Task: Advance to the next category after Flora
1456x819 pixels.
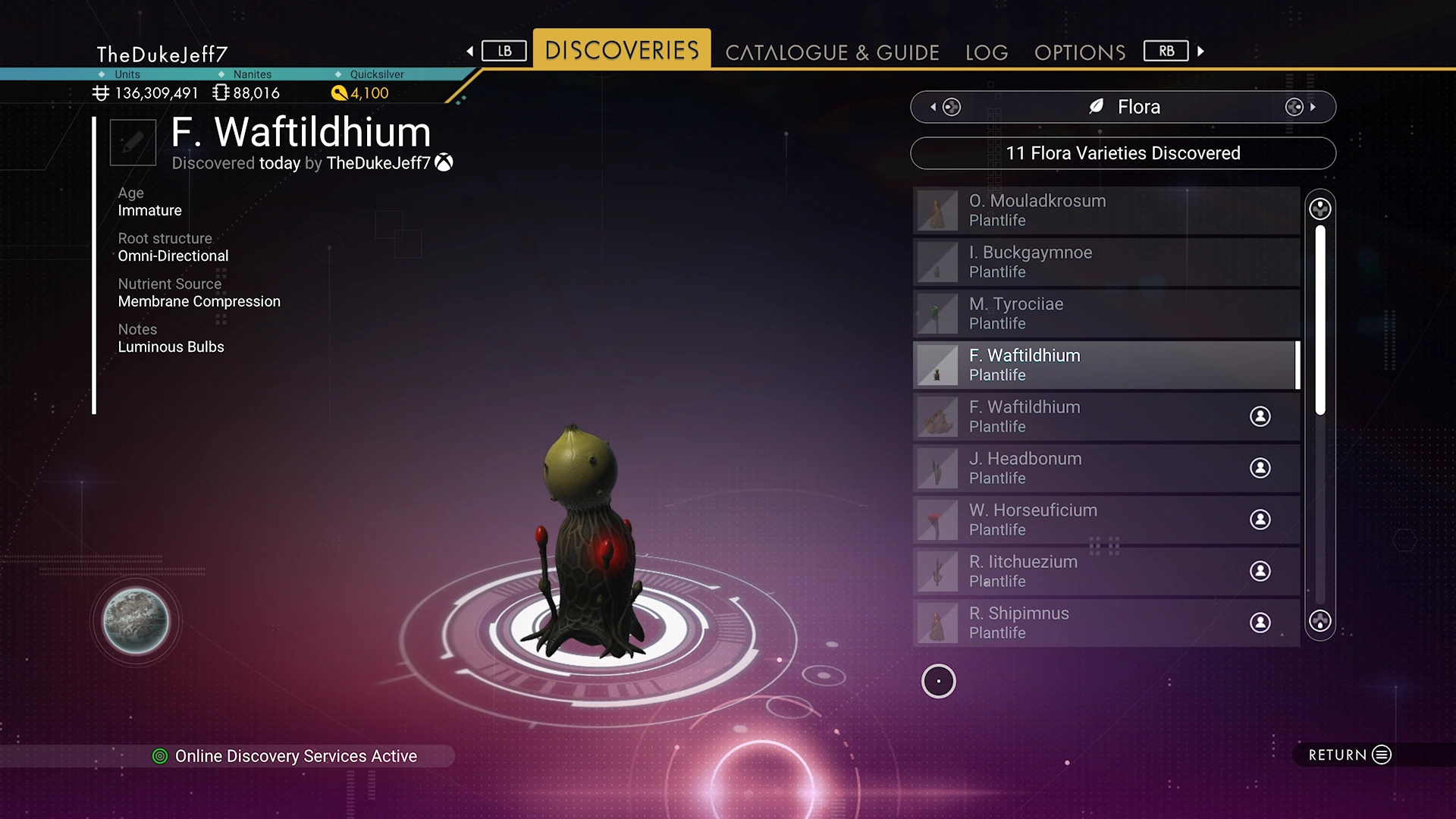Action: [1301, 107]
